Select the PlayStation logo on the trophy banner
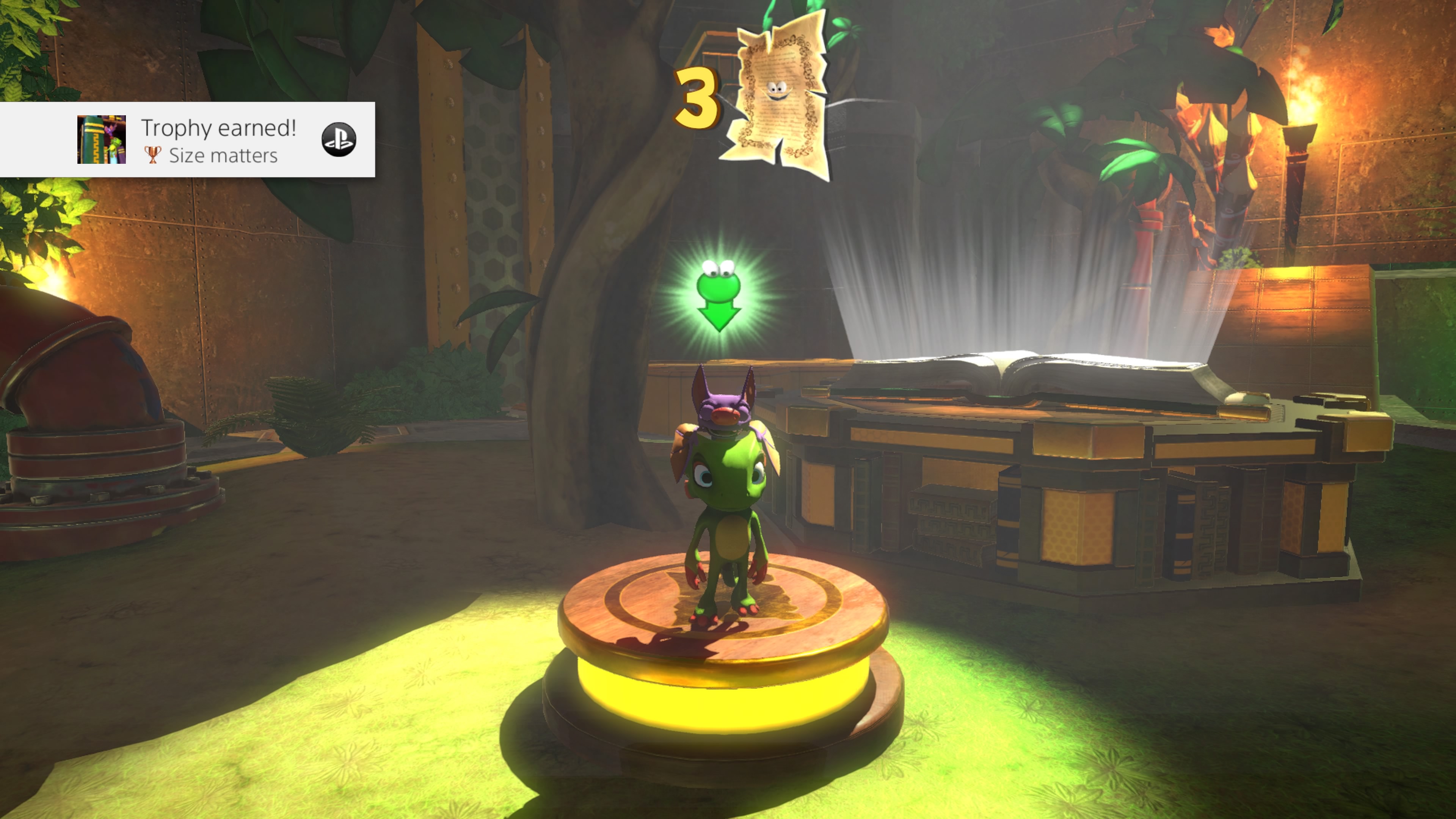The width and height of the screenshot is (1456, 819). [x=339, y=140]
